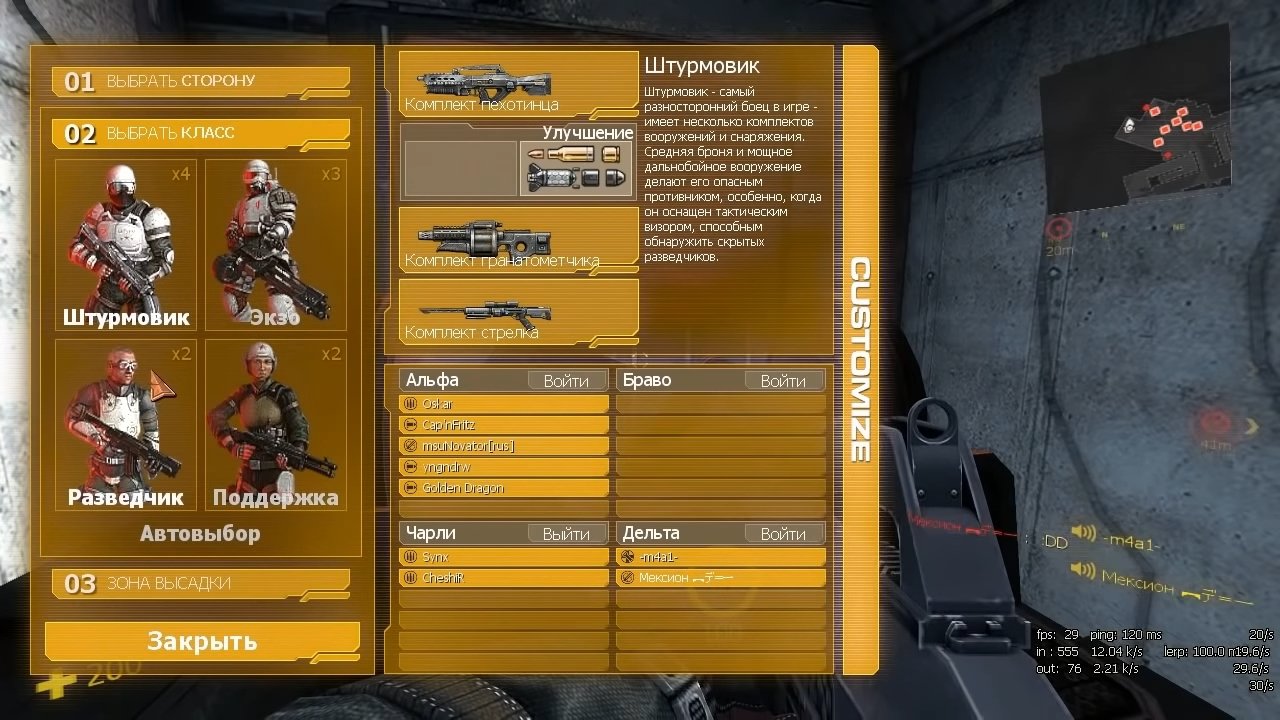Open the Зона высадки step 03
Viewport: 1280px width, 720px height.
point(200,583)
